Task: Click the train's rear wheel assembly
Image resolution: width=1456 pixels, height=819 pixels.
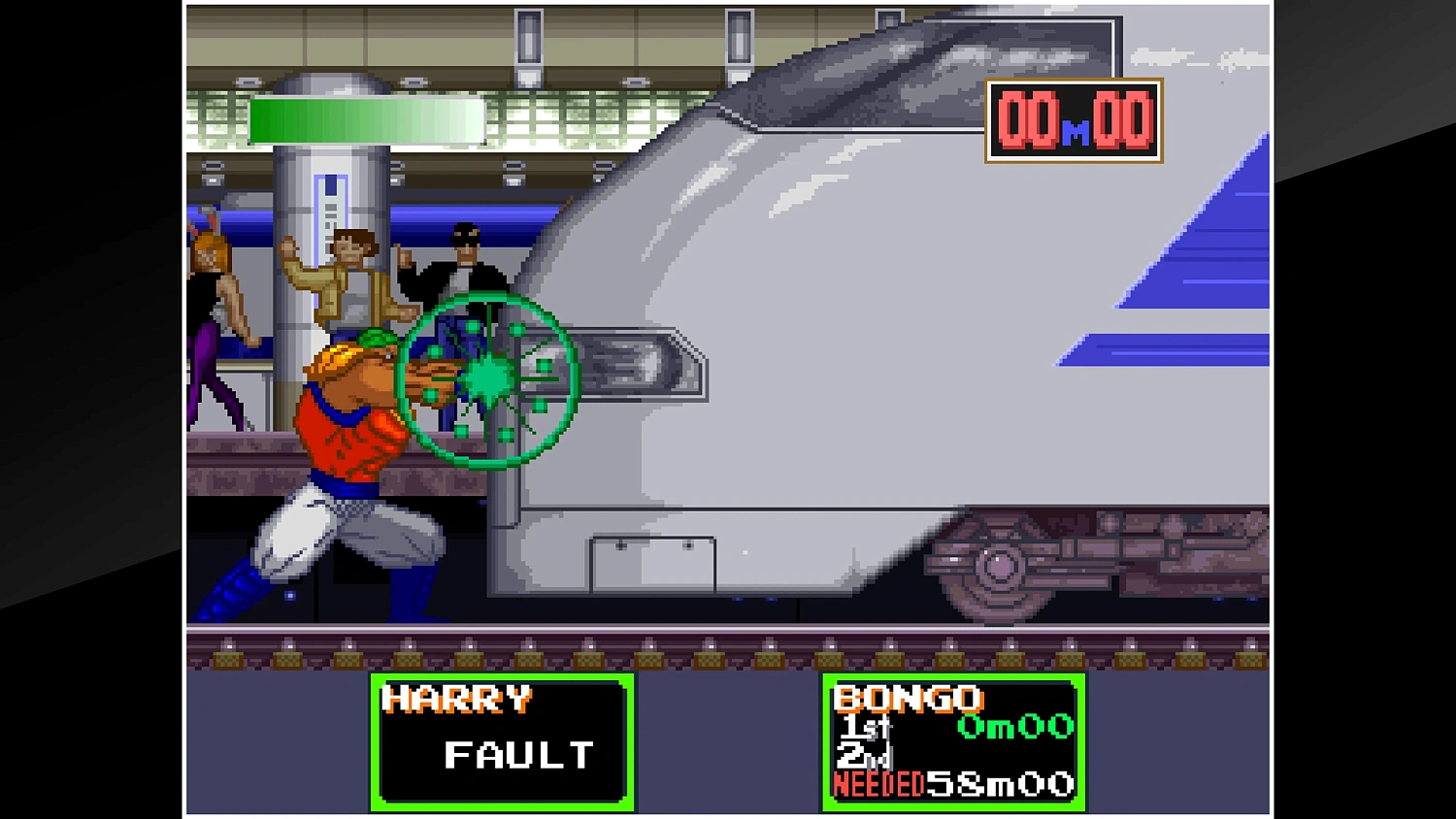Action: (1000, 568)
